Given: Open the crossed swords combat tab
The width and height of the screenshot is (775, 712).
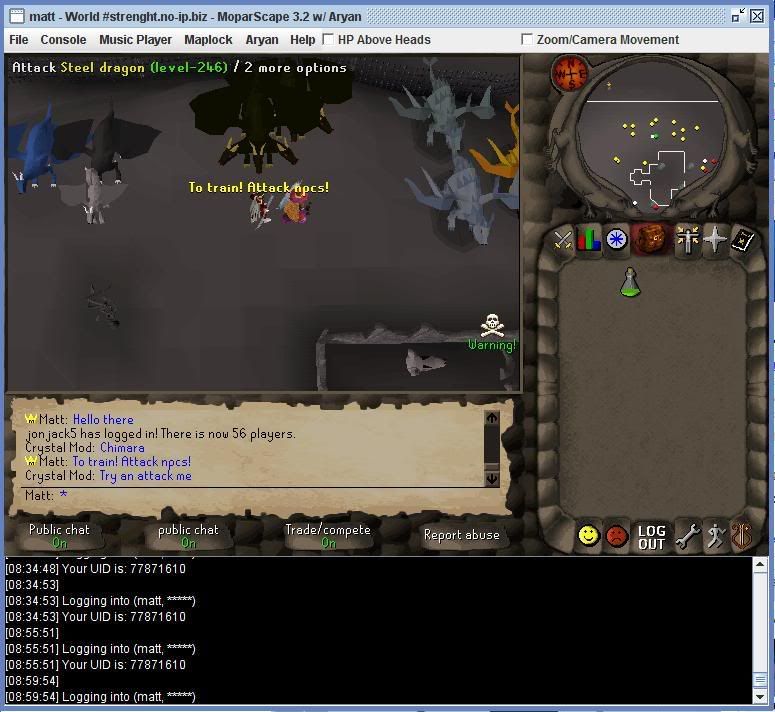Looking at the screenshot, I should pyautogui.click(x=563, y=240).
